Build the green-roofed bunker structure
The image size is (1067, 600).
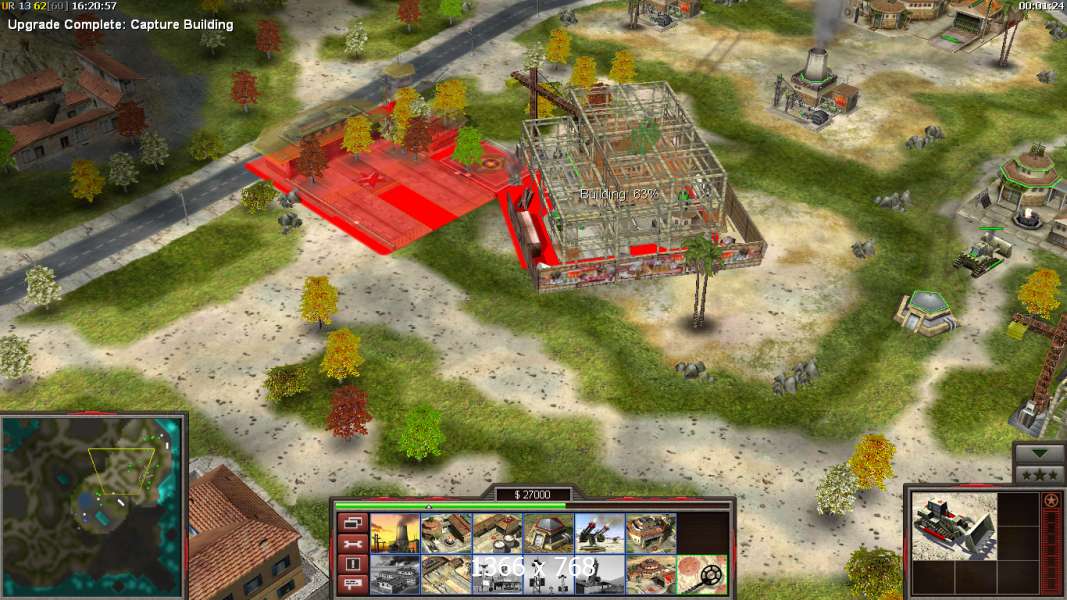tap(548, 533)
